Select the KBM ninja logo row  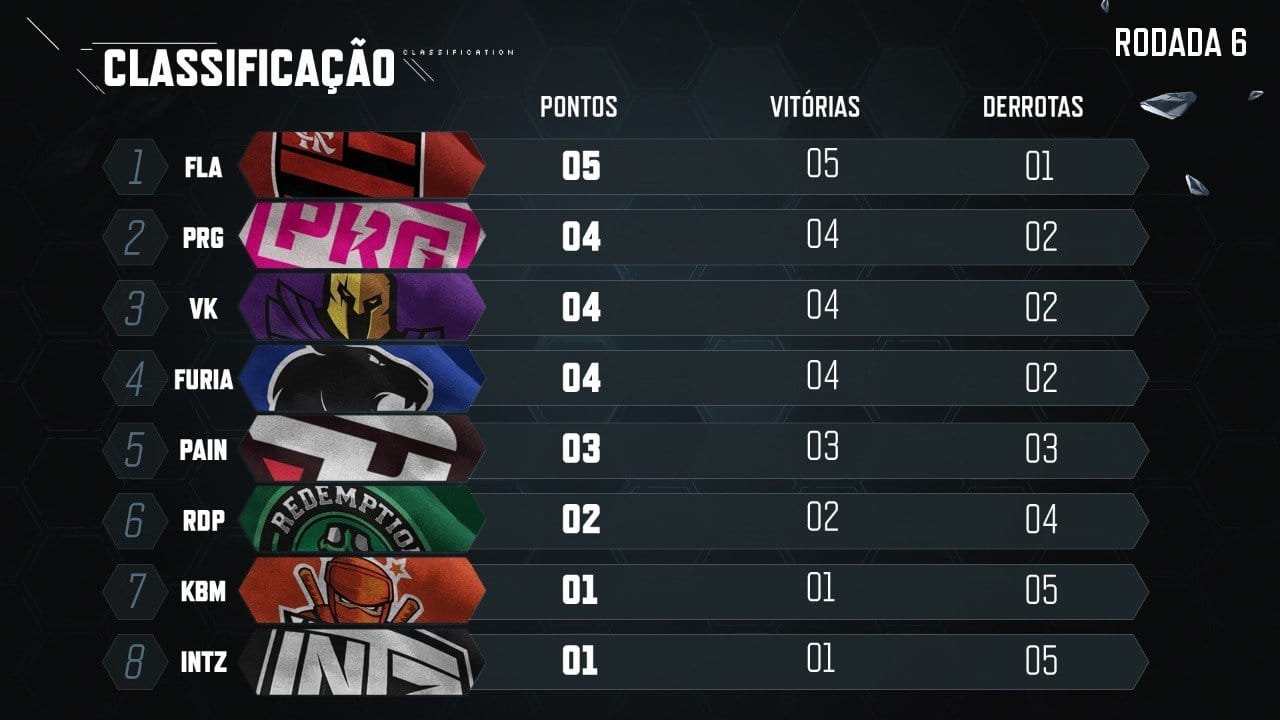362,591
